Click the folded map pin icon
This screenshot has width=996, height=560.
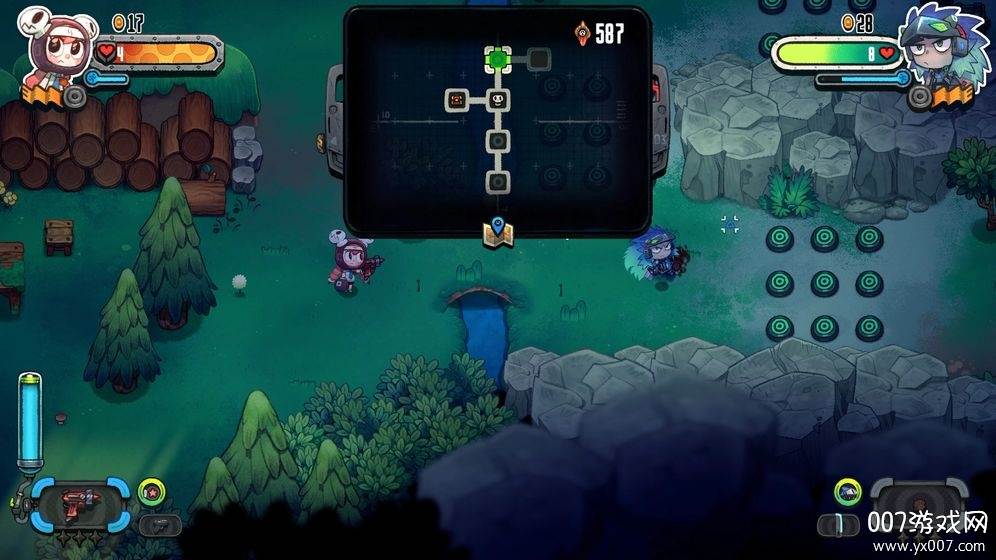pyautogui.click(x=498, y=231)
